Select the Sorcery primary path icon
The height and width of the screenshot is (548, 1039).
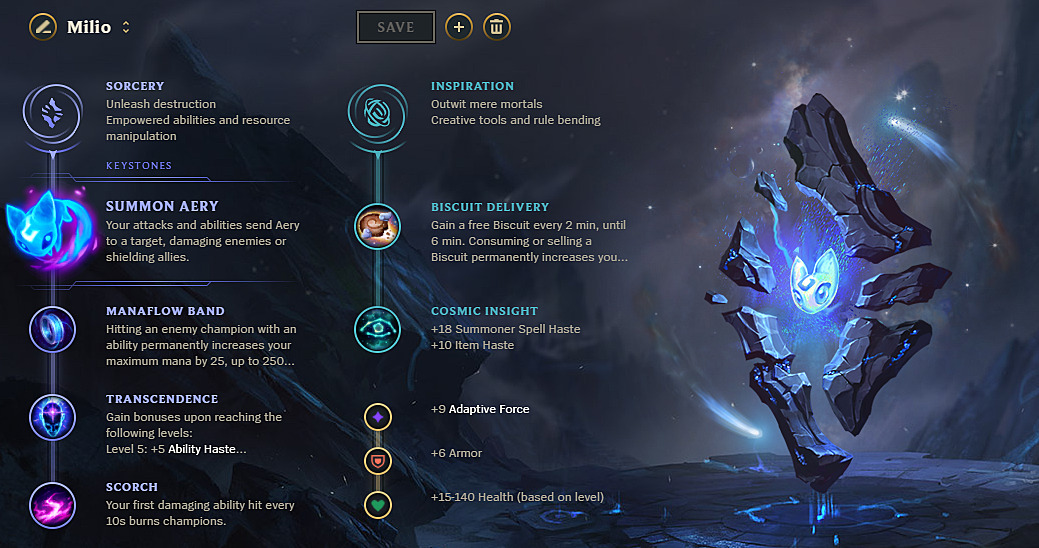pos(51,112)
